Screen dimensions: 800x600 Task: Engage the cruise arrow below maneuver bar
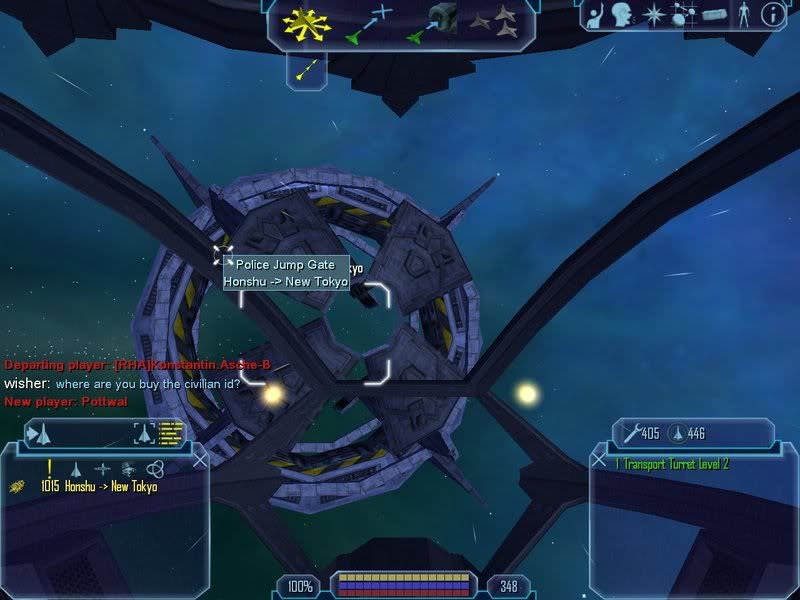309,68
